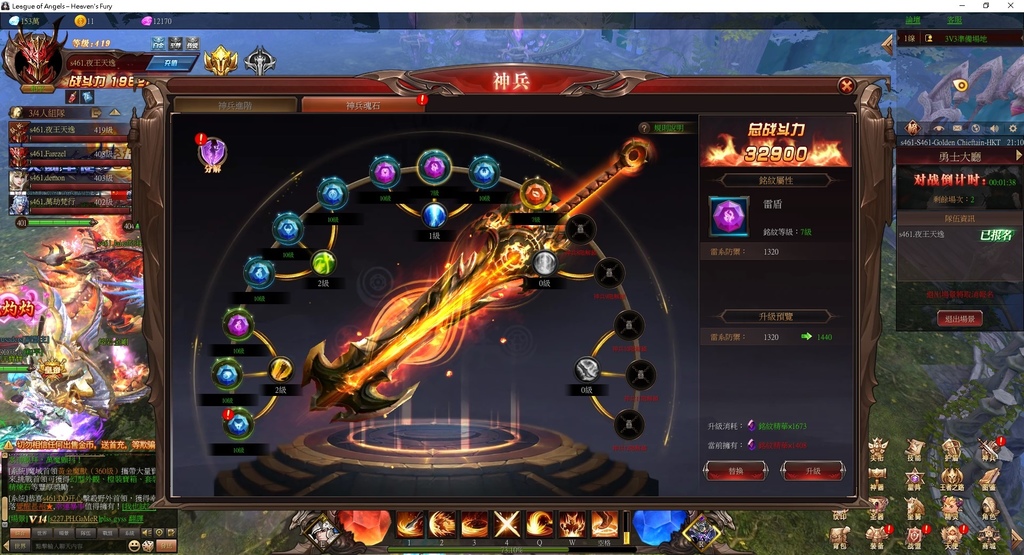Close the game window
Screen dimensions: 1024x555
click(x=1010, y=6)
